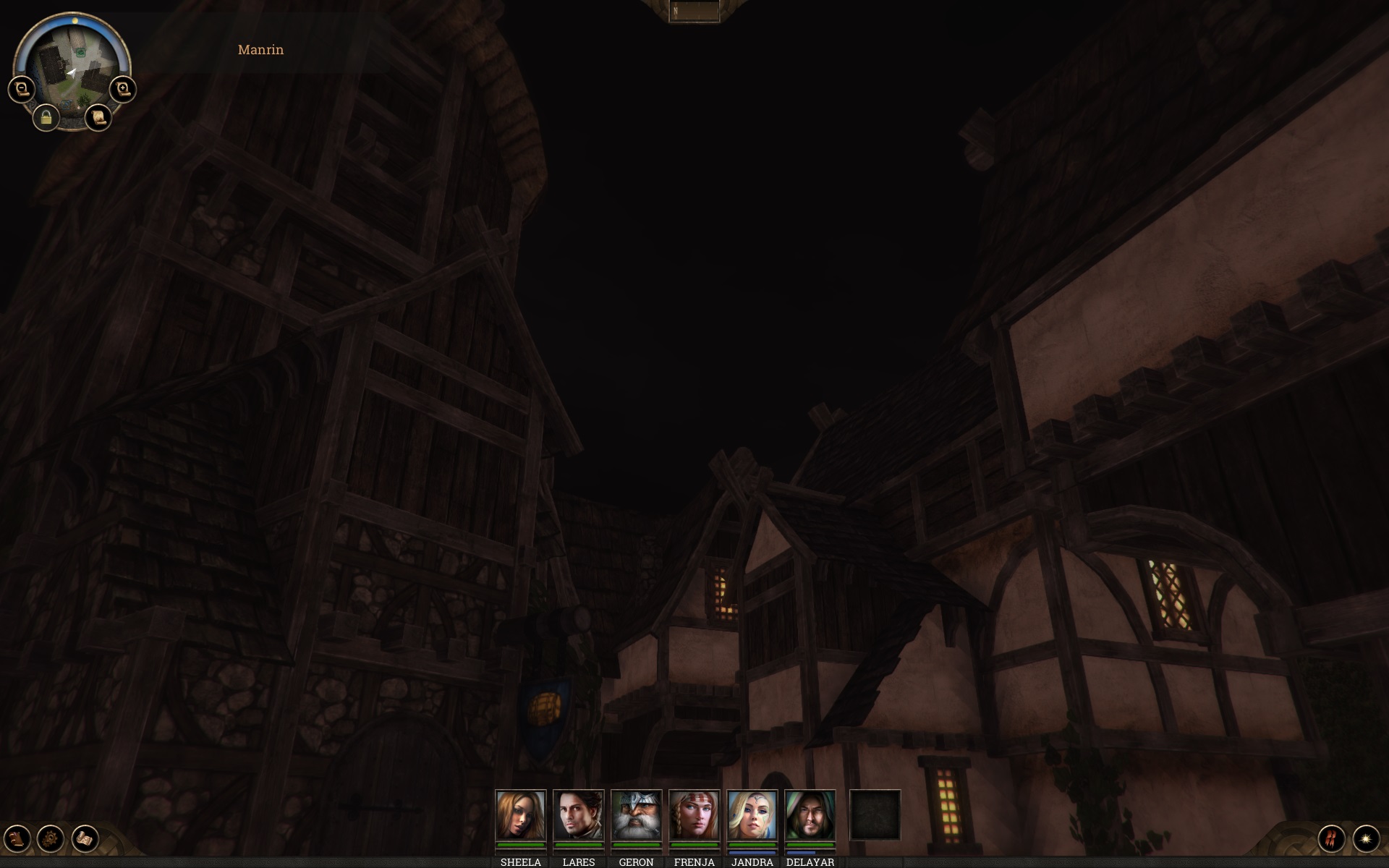Click the compass tab at top center
This screenshot has height=868, width=1389.
click(x=694, y=11)
